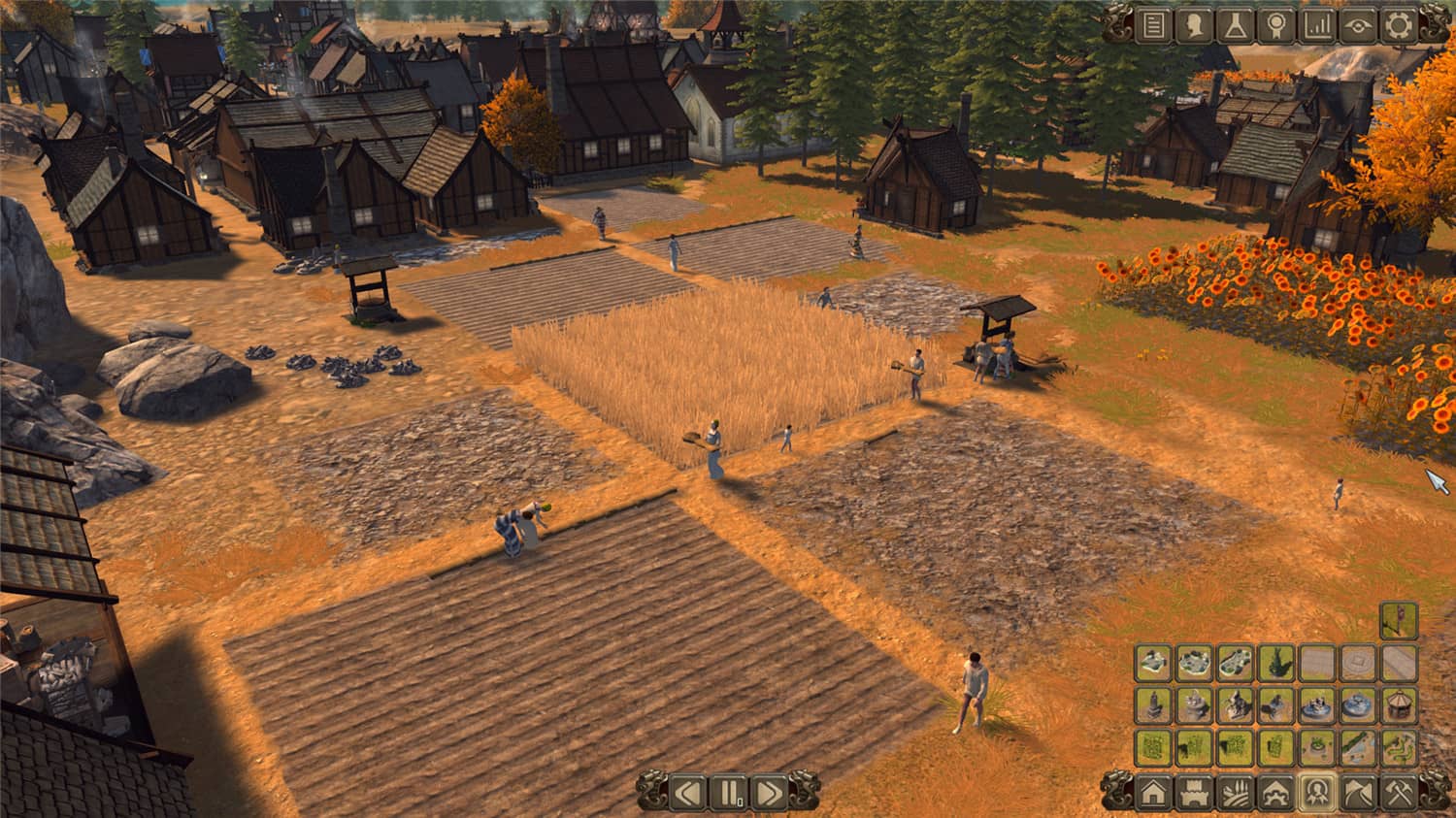Open the statistics bar-chart panel
Screen dimensions: 1456x818
point(1315,26)
